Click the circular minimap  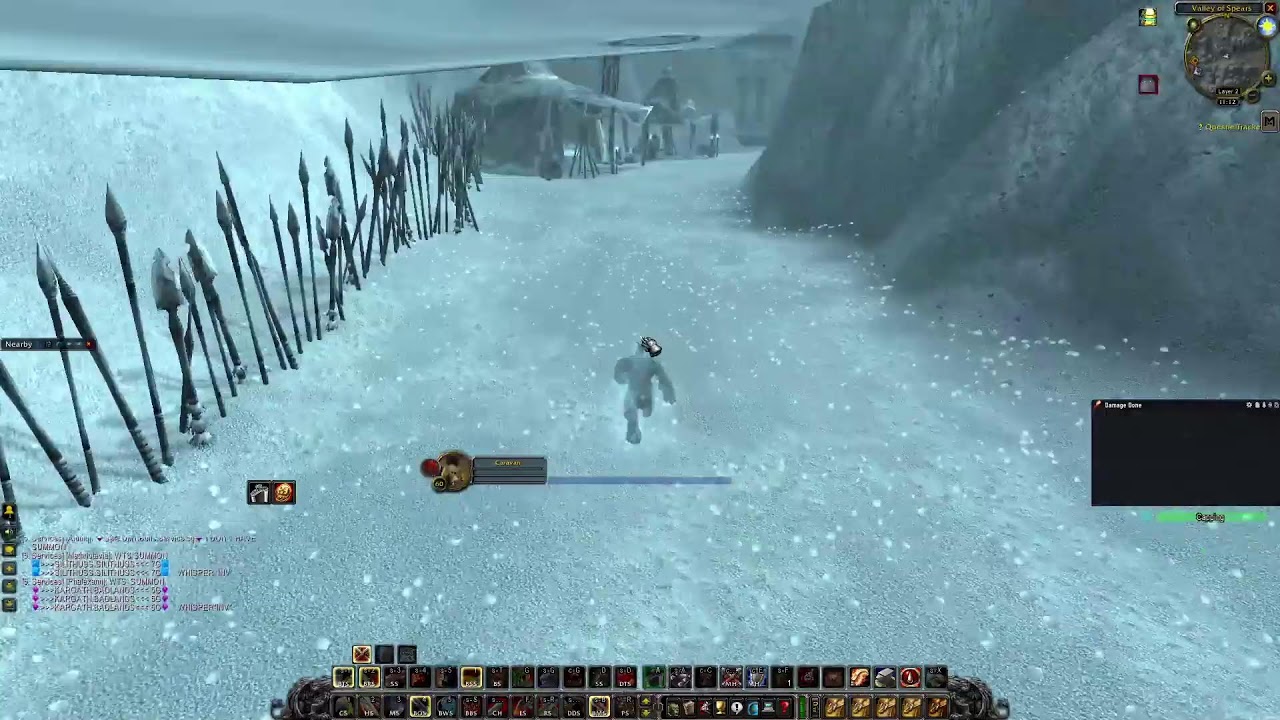point(1226,55)
